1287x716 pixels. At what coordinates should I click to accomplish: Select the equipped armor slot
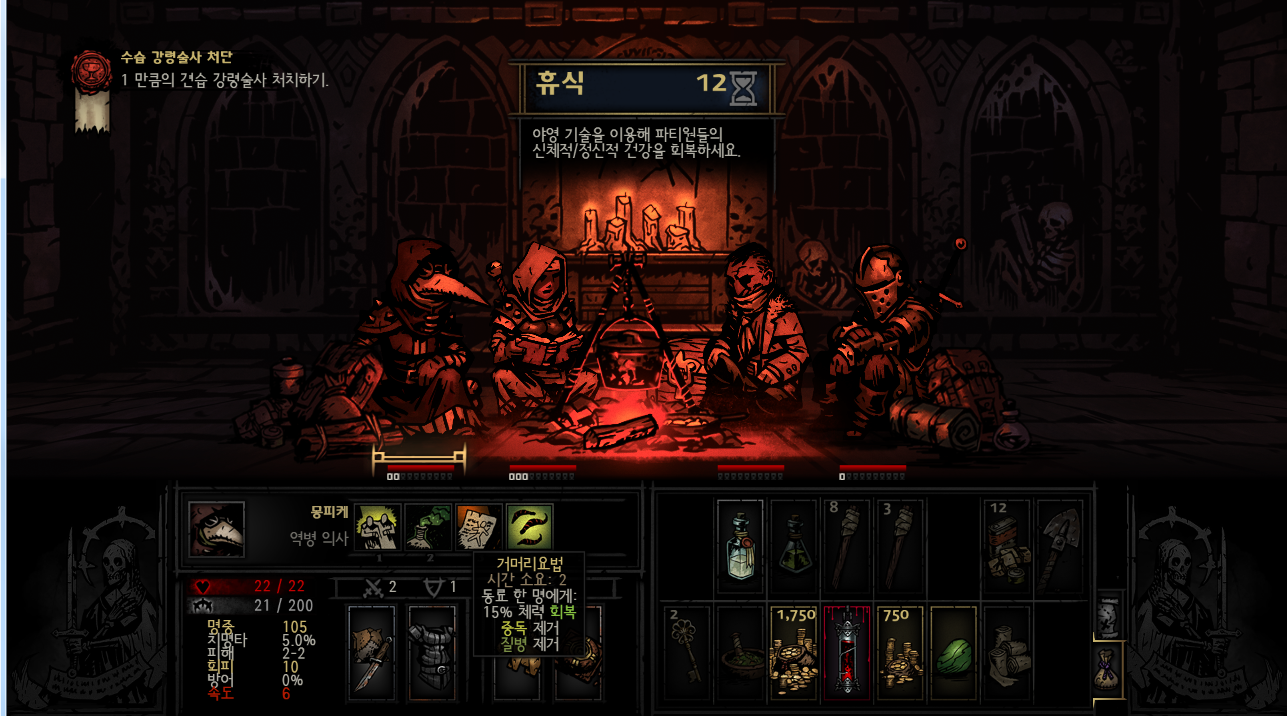coord(431,650)
